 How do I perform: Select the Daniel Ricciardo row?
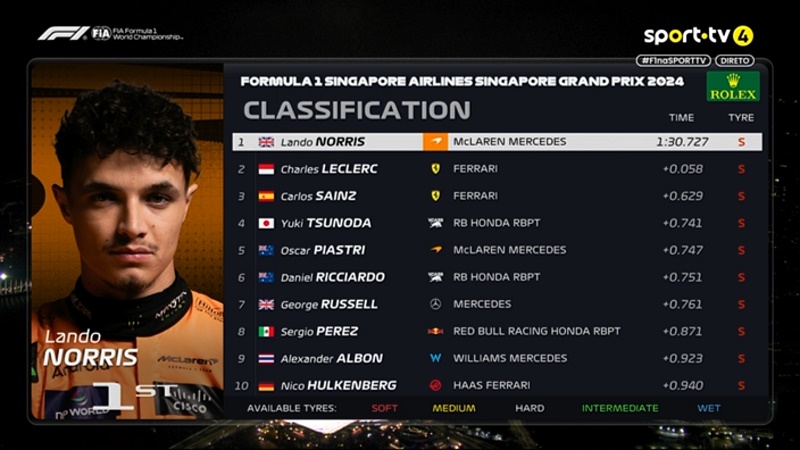coord(496,277)
